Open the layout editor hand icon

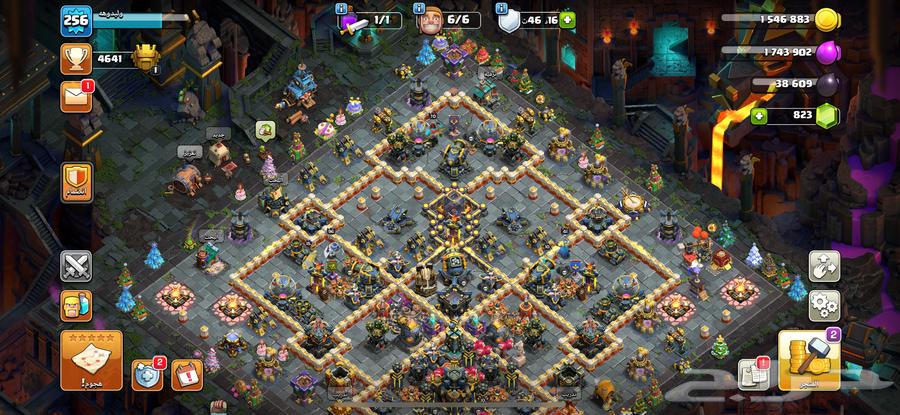(x=823, y=266)
